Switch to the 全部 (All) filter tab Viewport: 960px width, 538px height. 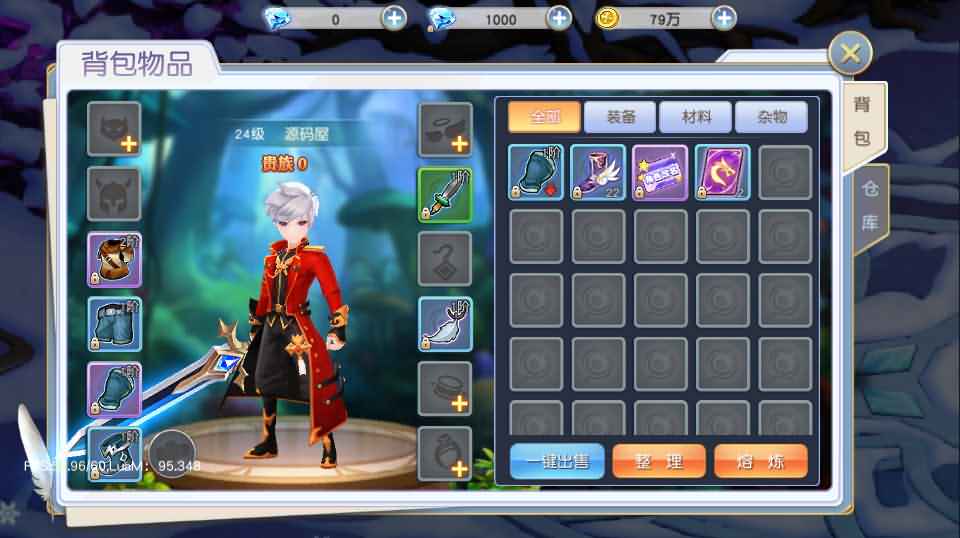543,117
